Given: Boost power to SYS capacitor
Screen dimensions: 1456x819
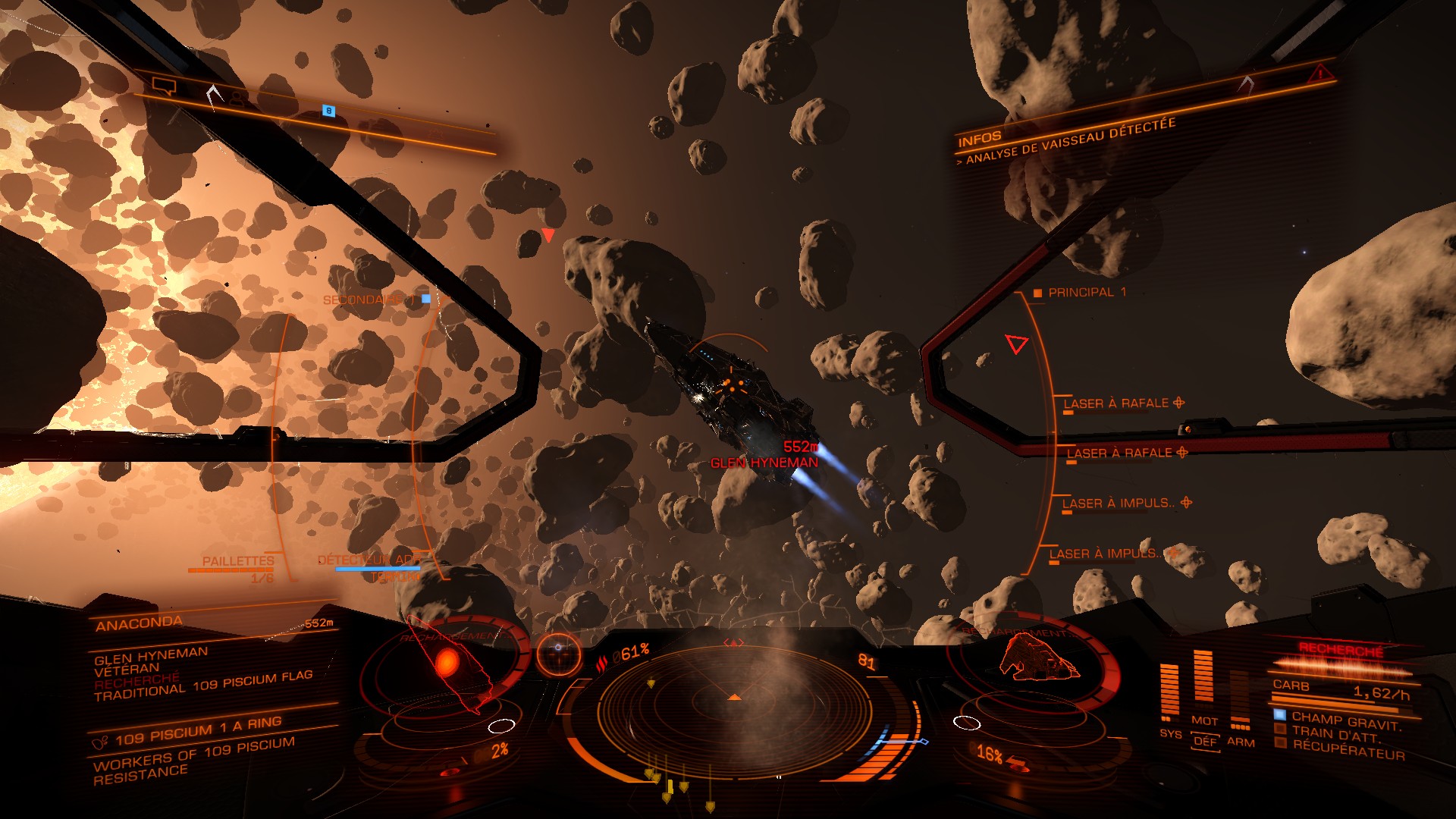Looking at the screenshot, I should pyautogui.click(x=1170, y=733).
